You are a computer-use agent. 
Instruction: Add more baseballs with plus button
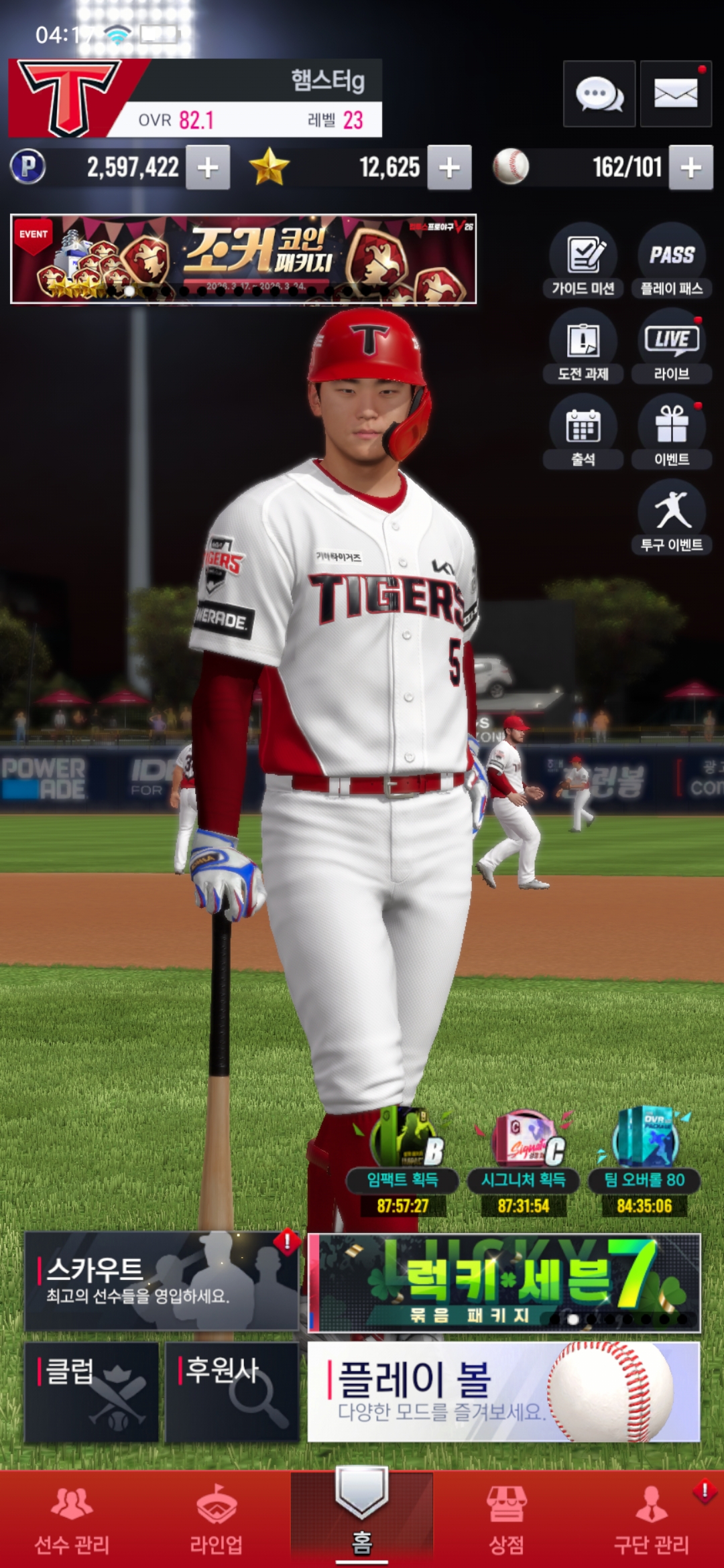(x=690, y=168)
